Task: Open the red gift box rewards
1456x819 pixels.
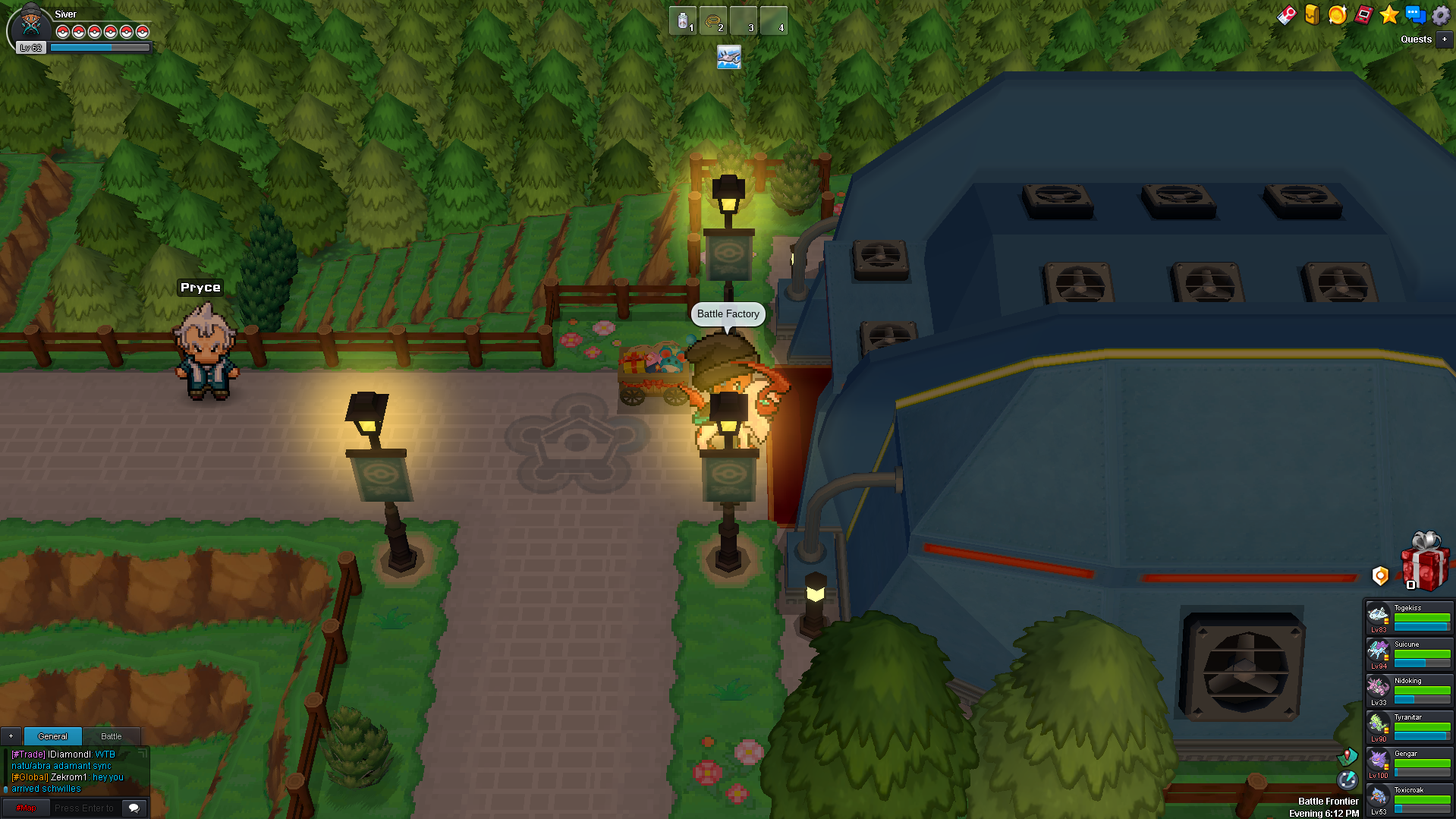Action: click(1425, 563)
